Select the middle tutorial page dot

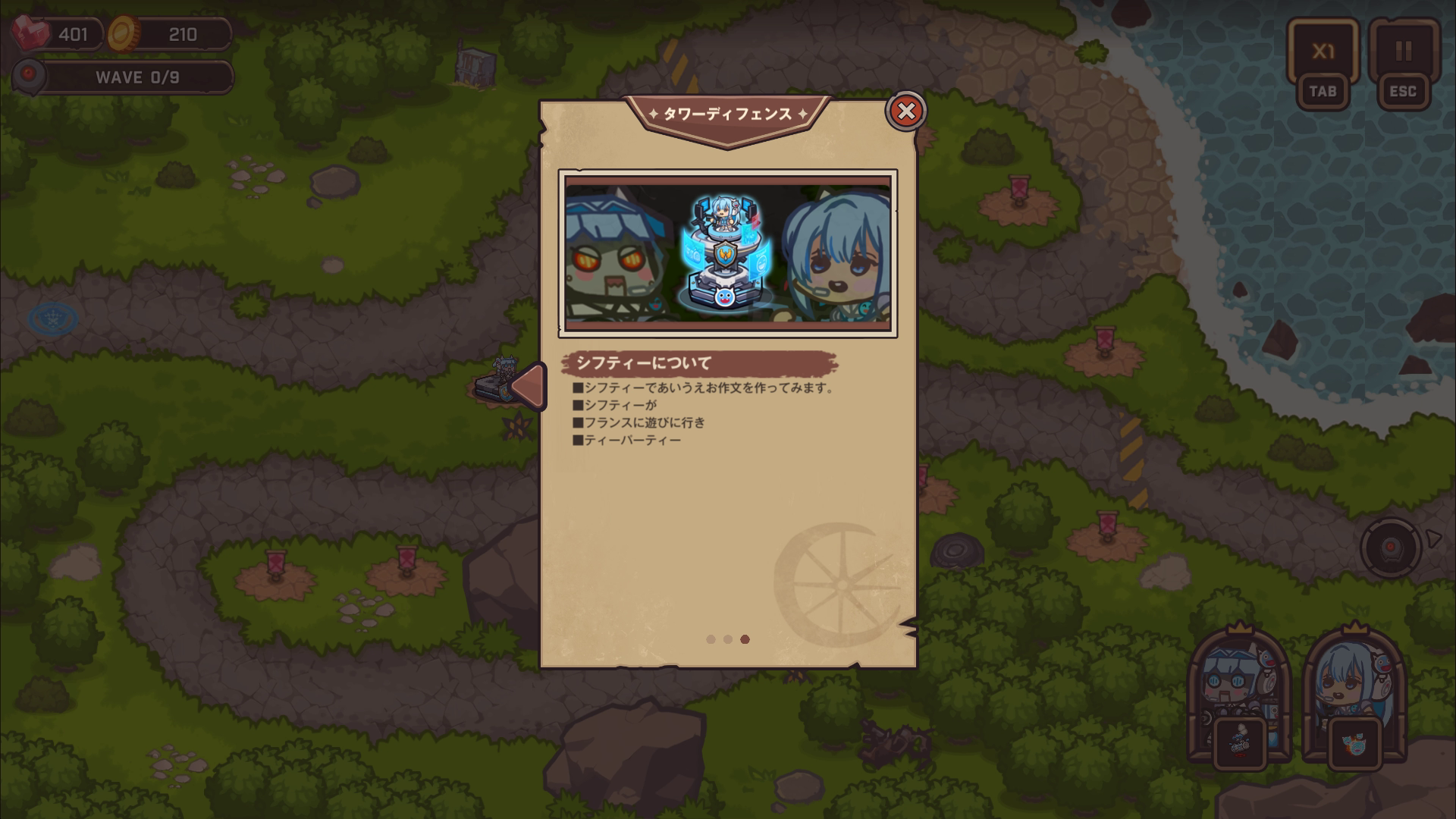pos(728,639)
